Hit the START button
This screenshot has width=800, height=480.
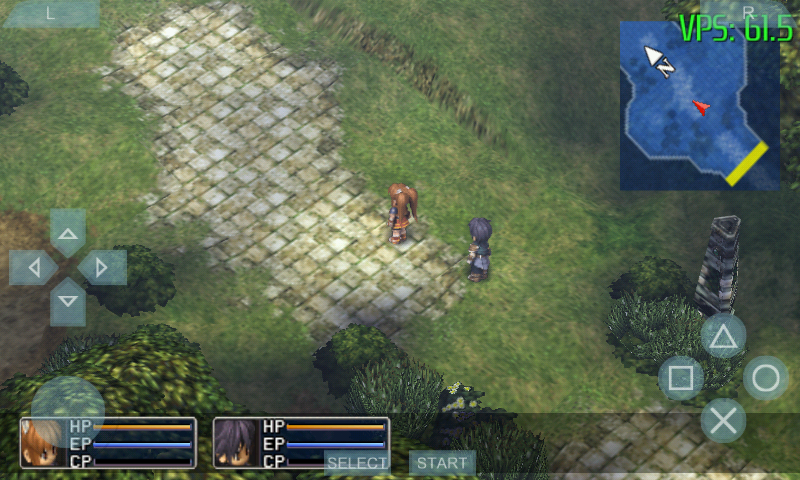coord(442,463)
